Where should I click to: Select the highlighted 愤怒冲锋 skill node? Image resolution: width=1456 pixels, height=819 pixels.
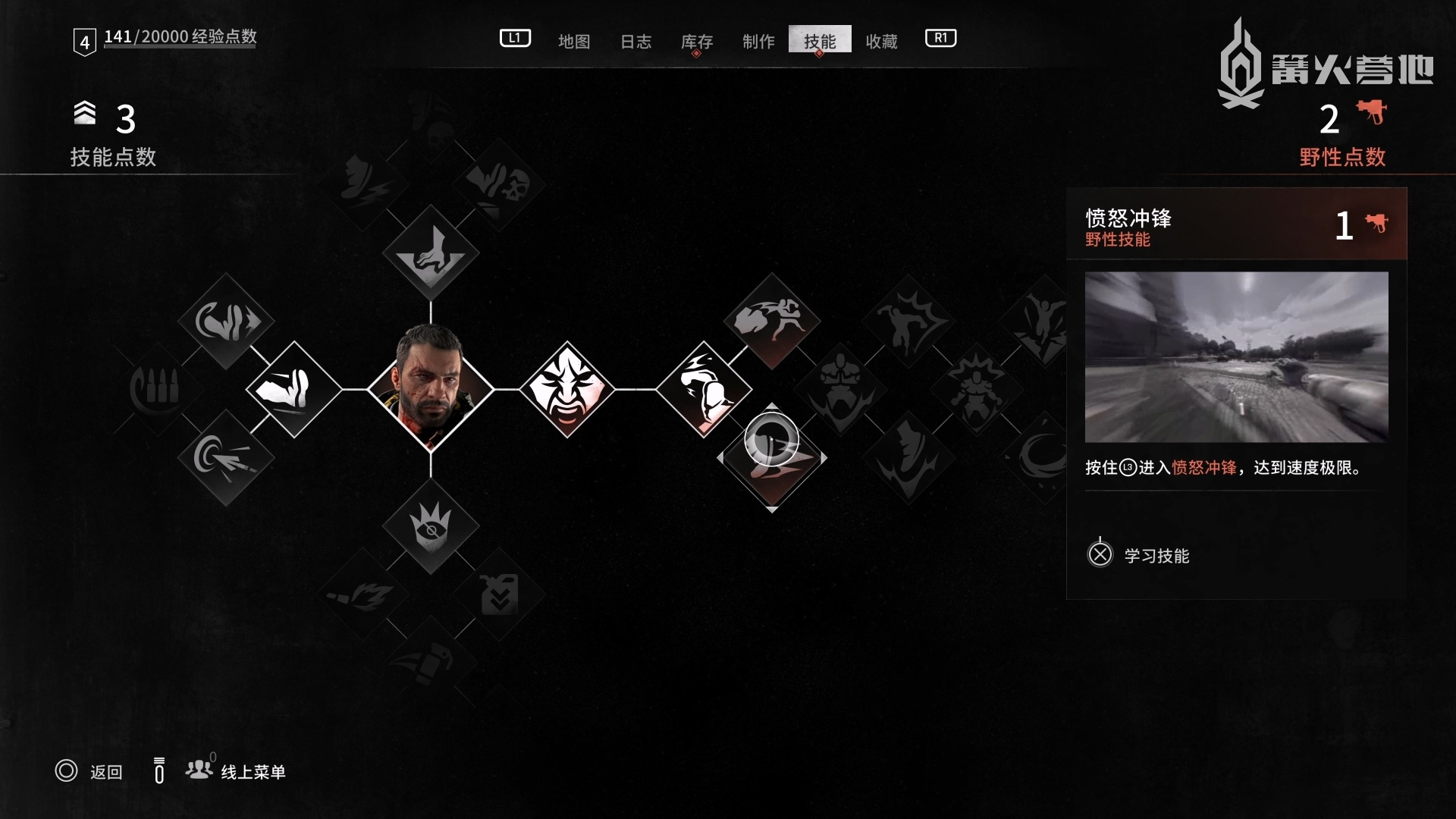772,457
